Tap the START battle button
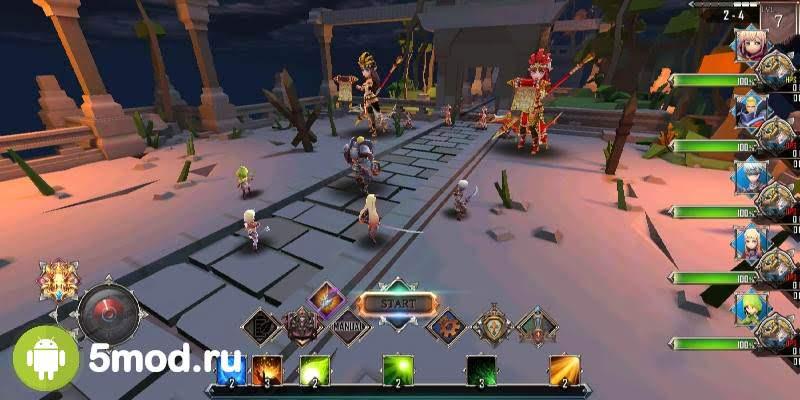 click(398, 303)
